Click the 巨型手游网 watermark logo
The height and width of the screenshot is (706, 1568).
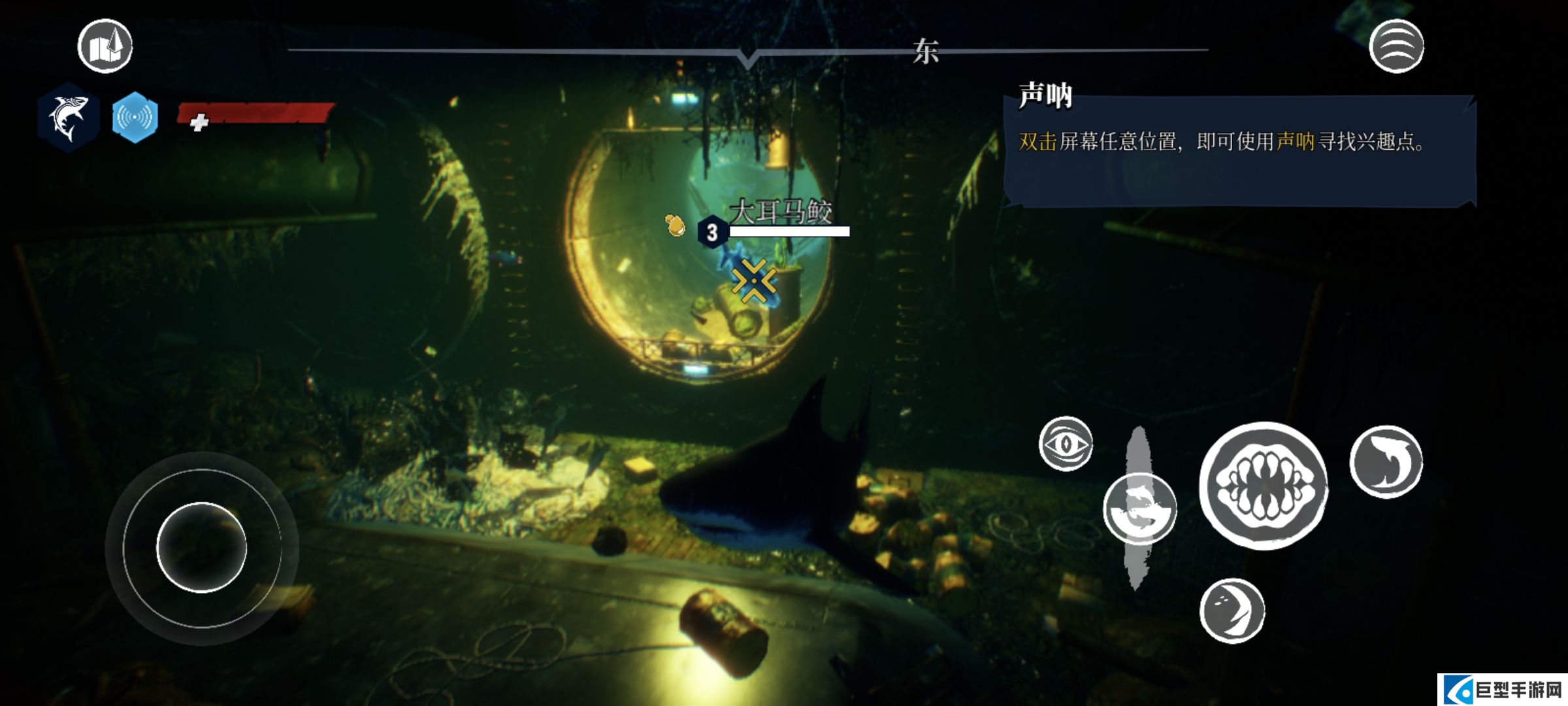pyautogui.click(x=1503, y=690)
